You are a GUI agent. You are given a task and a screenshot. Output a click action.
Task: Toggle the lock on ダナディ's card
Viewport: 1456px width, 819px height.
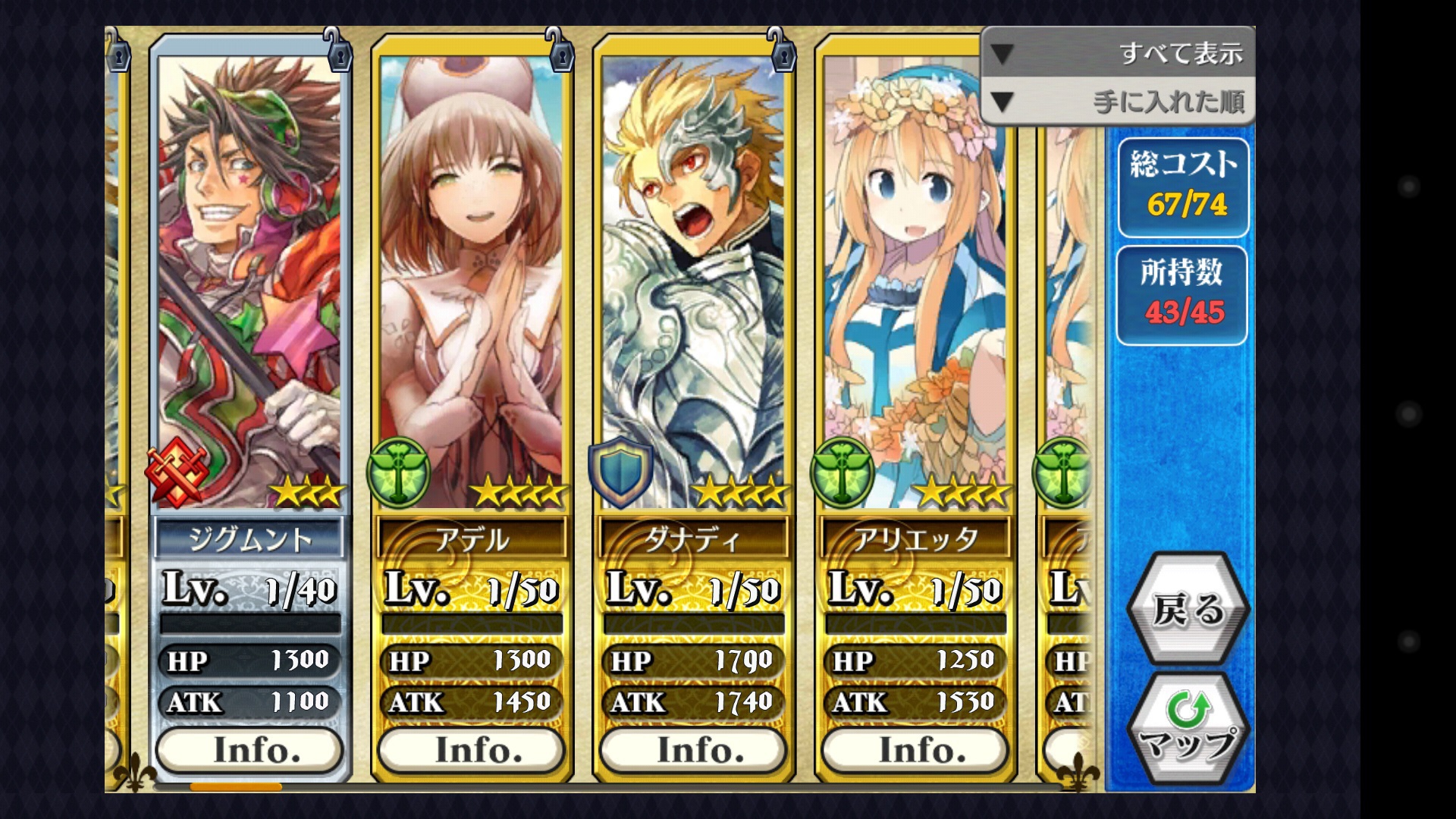point(780,50)
